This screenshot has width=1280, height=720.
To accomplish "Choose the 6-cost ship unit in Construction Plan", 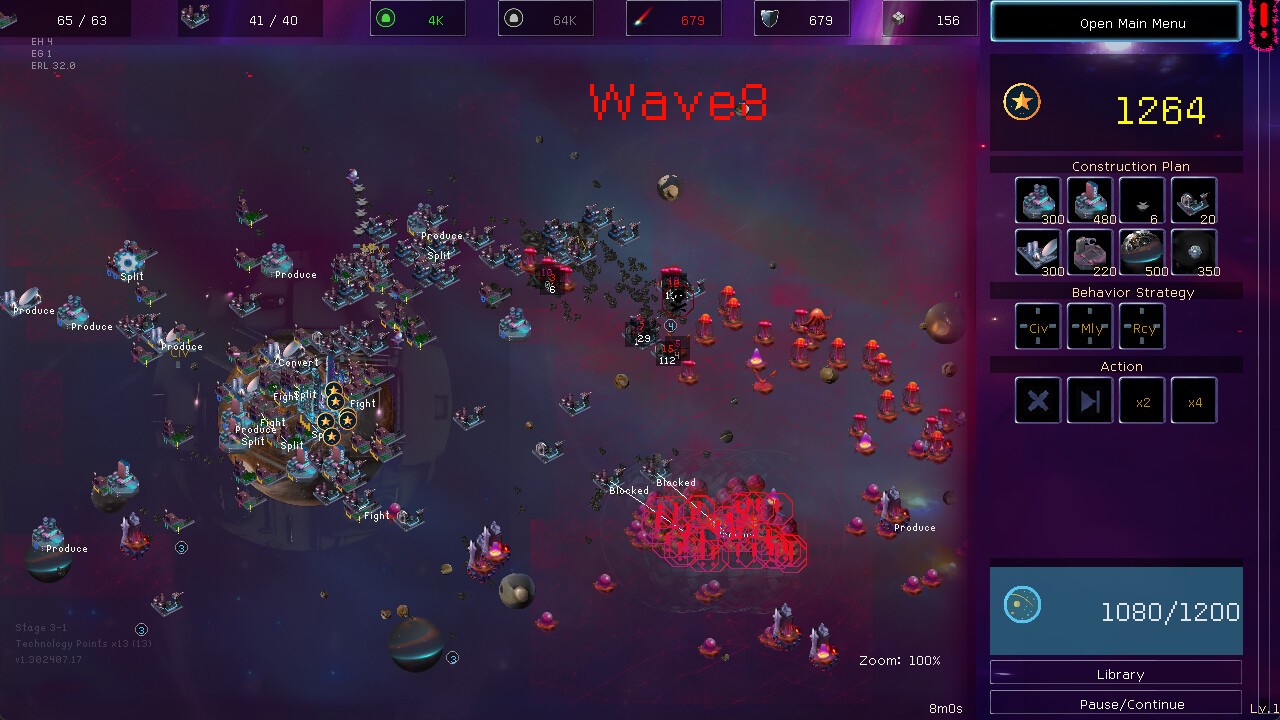I will tap(1141, 199).
